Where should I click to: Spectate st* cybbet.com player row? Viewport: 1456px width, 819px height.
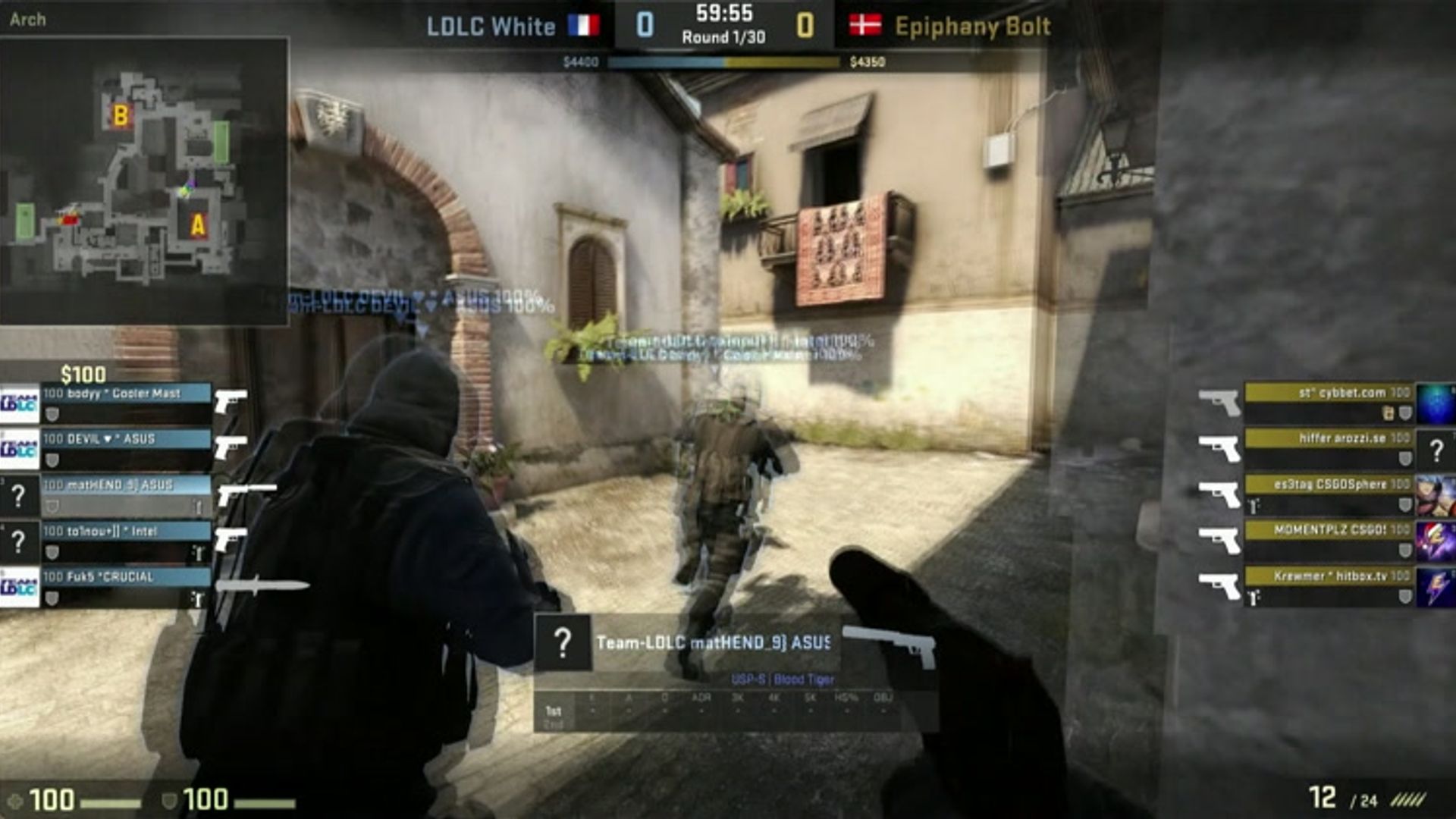1329,394
